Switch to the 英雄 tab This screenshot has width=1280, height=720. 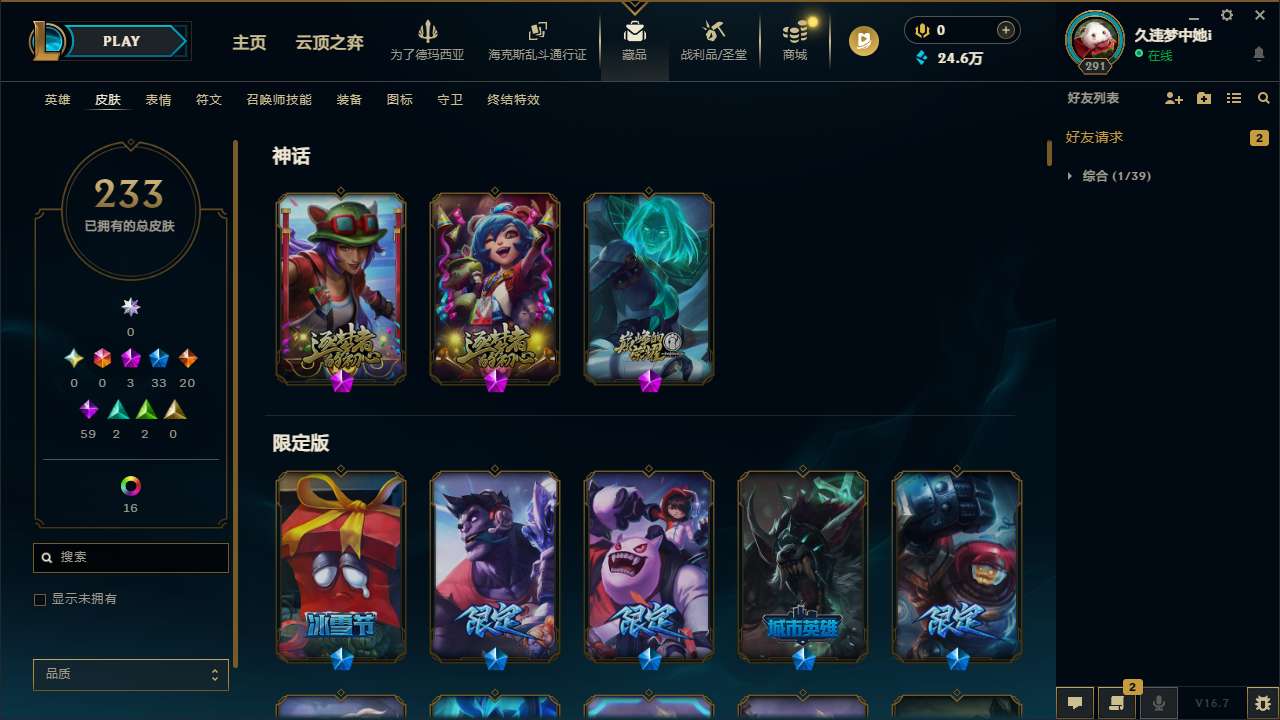click(x=57, y=100)
